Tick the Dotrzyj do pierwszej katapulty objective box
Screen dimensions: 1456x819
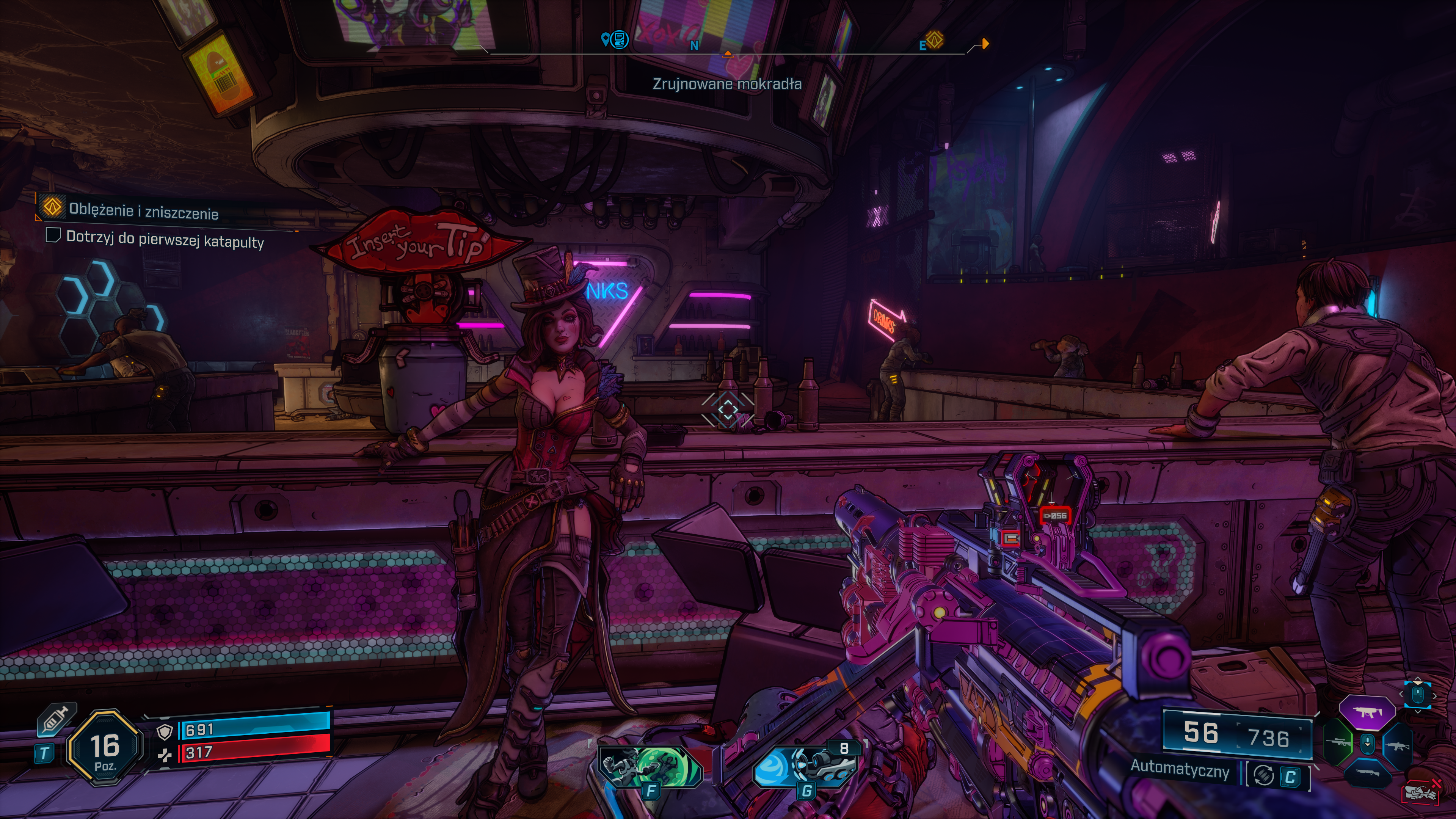53,235
